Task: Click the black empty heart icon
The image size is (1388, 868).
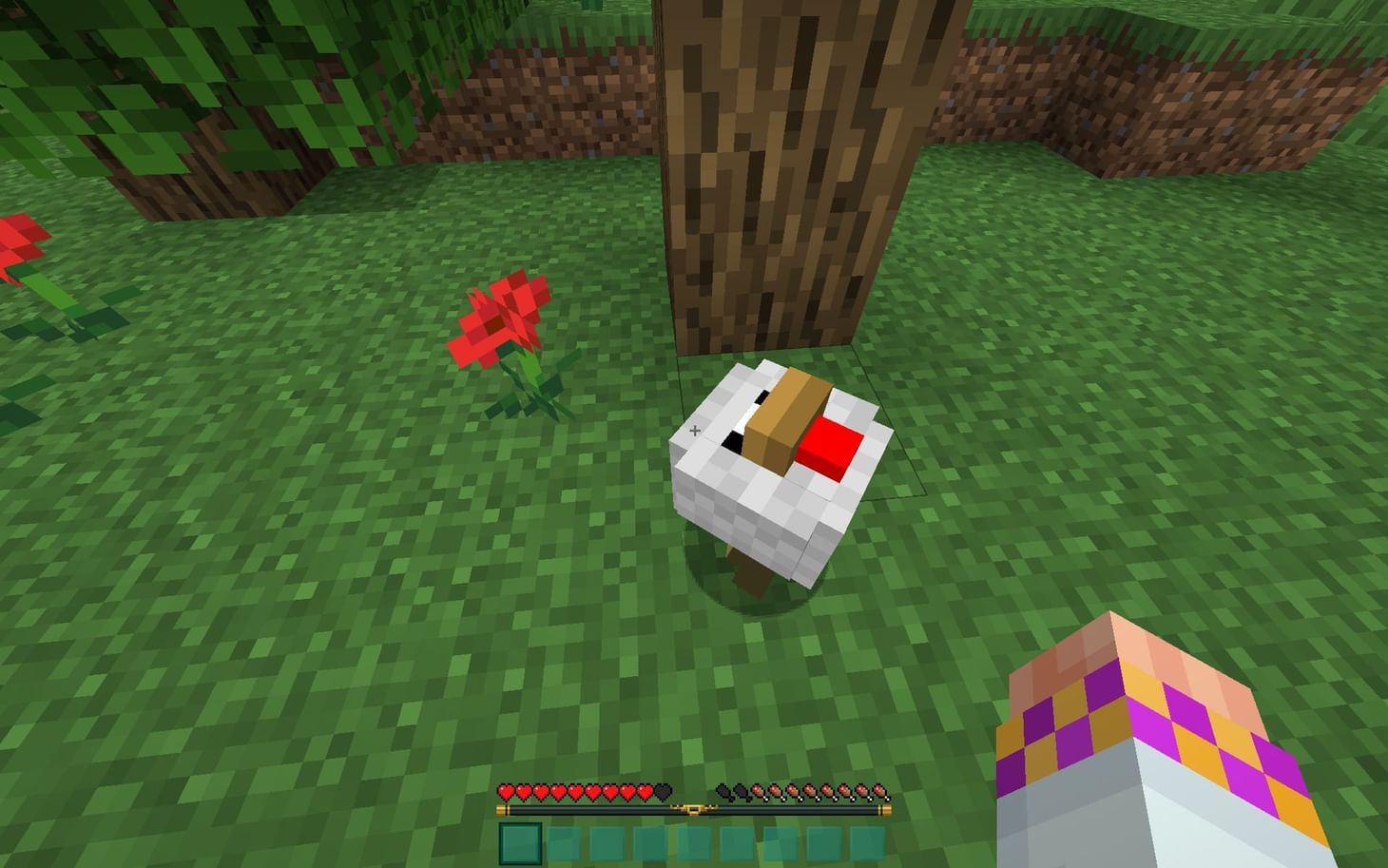Action: 663,791
